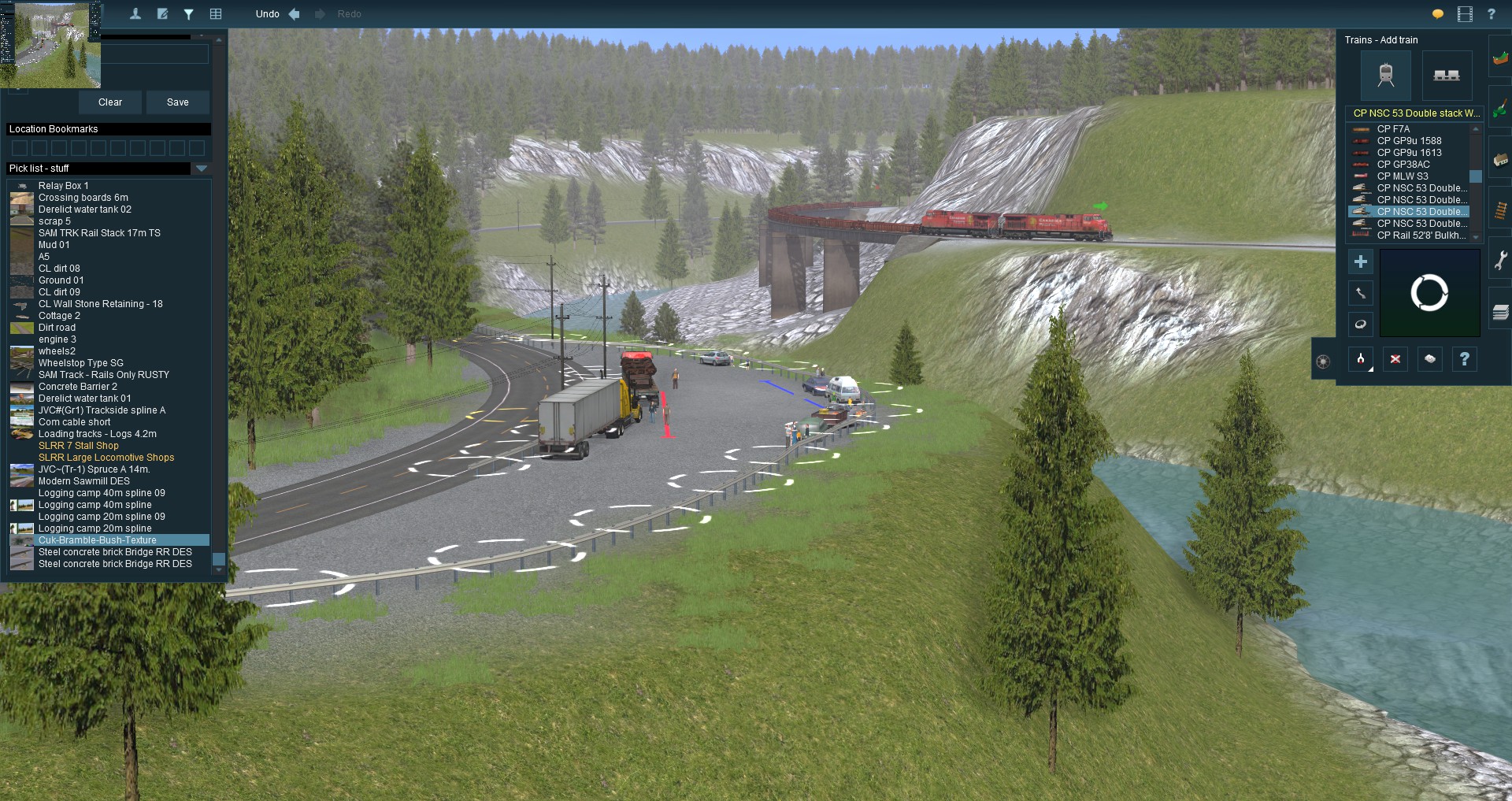Click the filter icon in the top toolbar
The height and width of the screenshot is (801, 1512).
coord(189,14)
